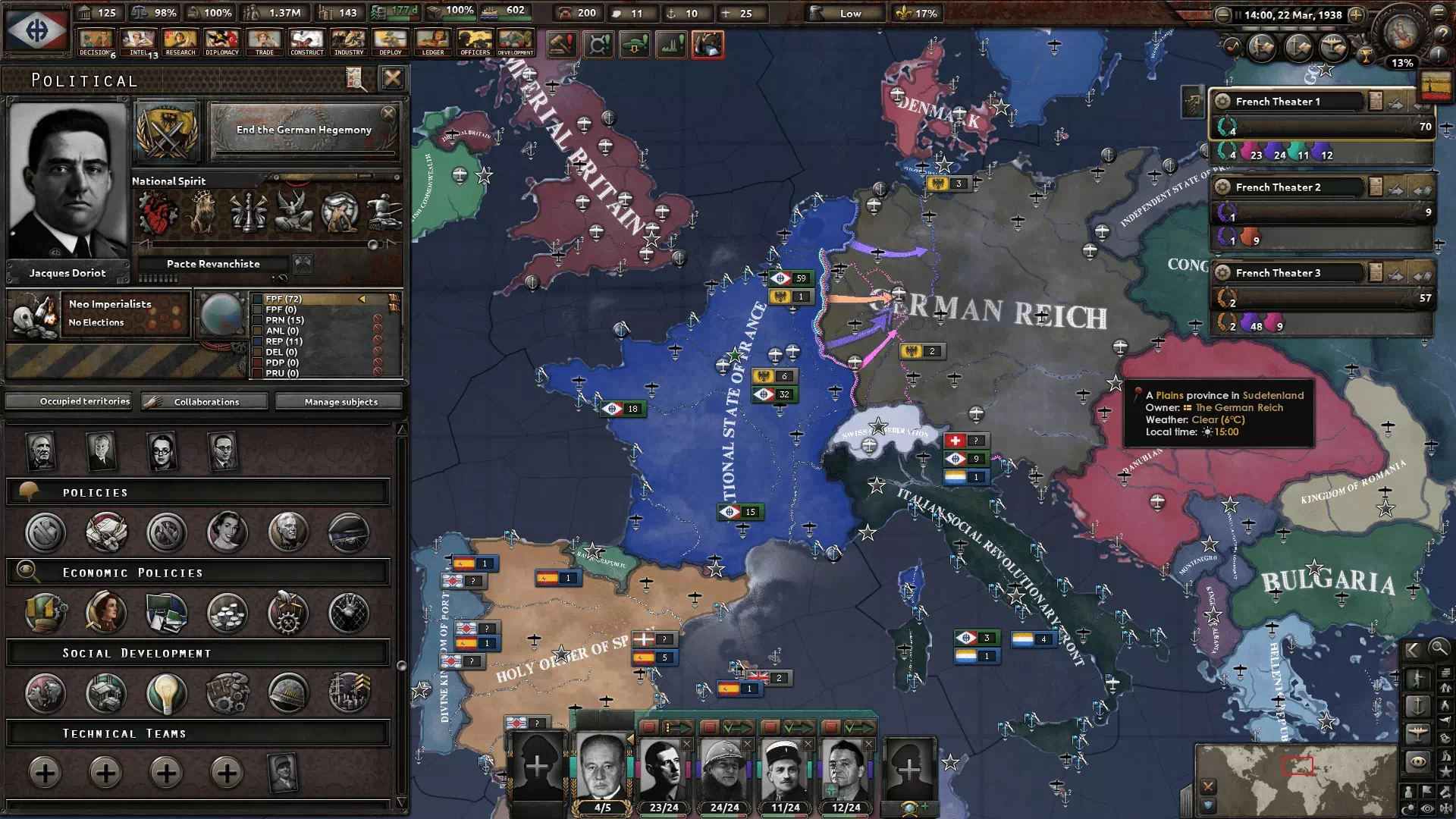Decrease the game speed with minus button
The width and height of the screenshot is (1456, 819).
[1222, 14]
